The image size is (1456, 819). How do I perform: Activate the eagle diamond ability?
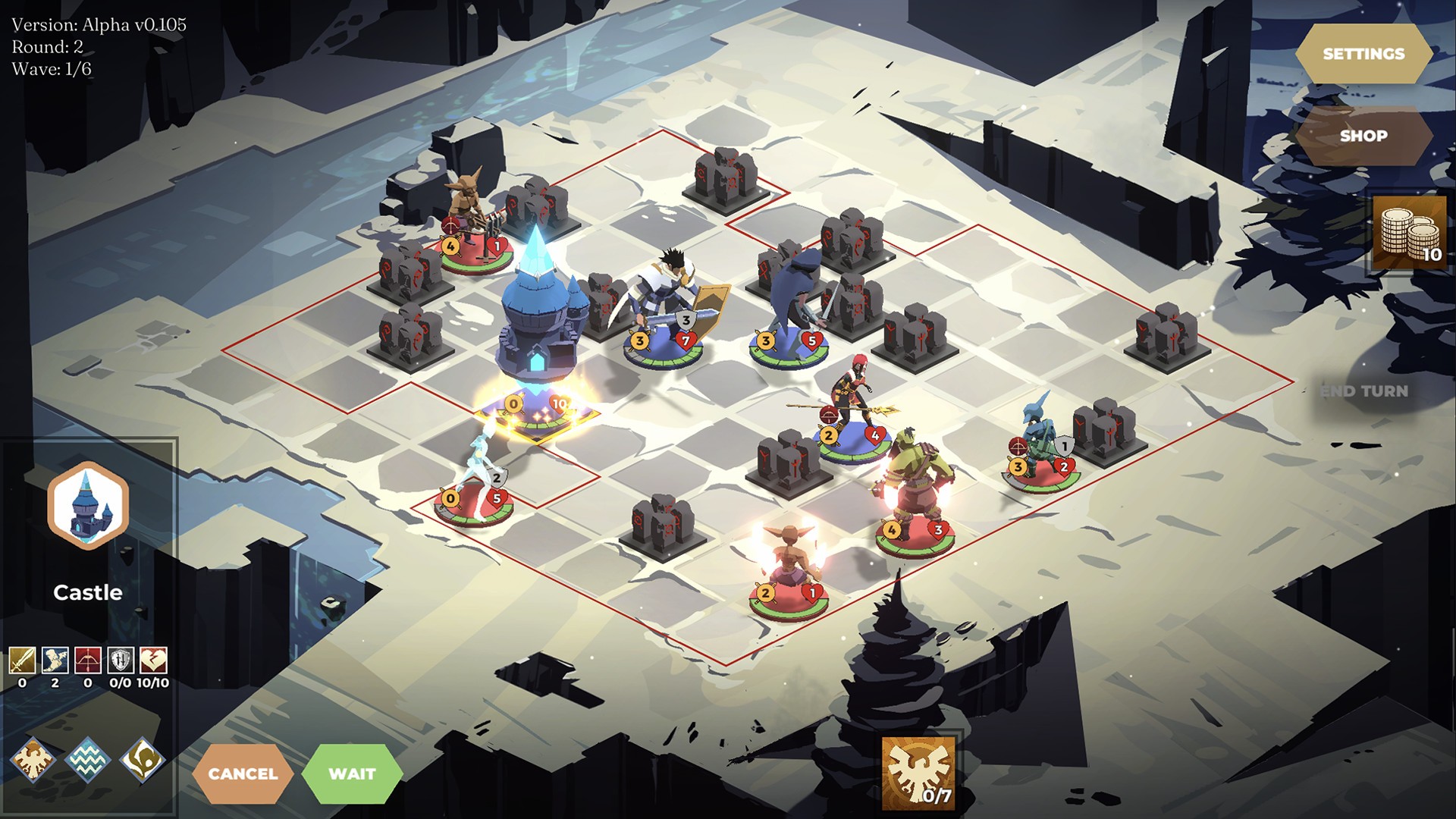coord(33,758)
